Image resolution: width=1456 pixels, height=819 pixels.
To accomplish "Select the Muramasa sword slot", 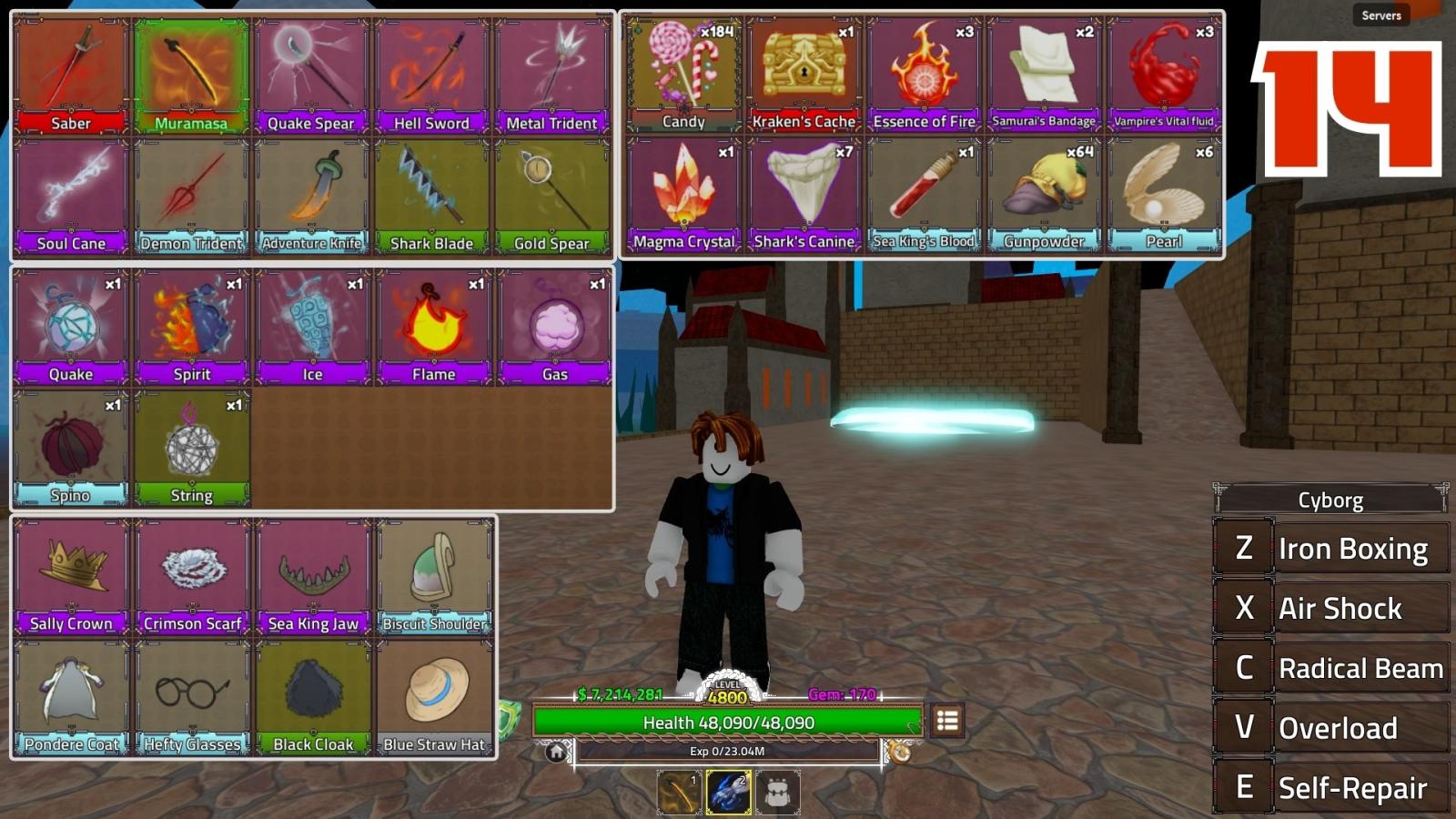I will pos(191,76).
